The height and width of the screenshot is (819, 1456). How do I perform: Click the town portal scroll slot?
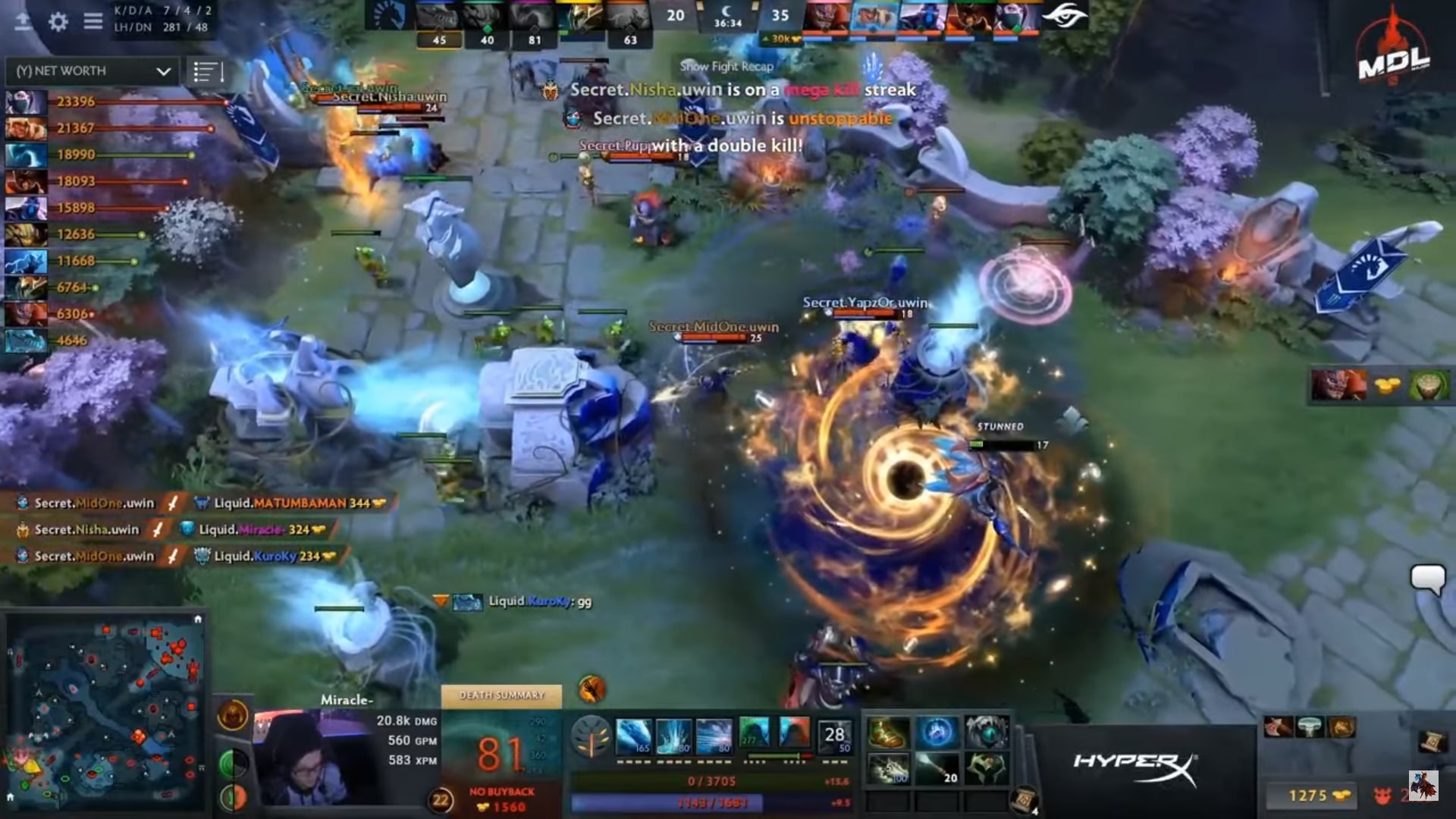point(1024,798)
